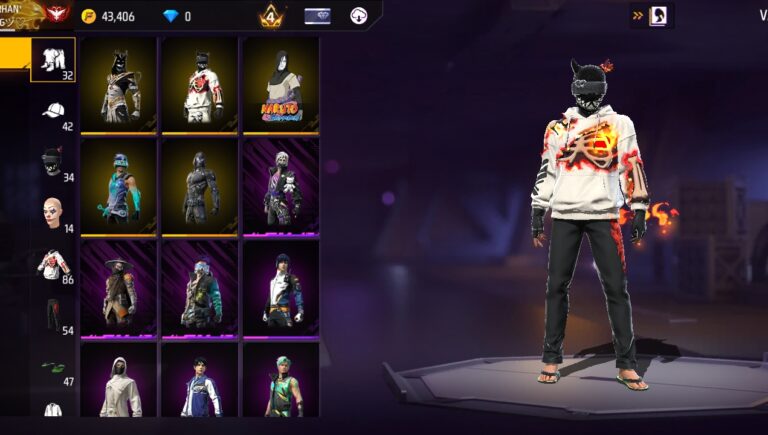This screenshot has width=768, height=435.
Task: Choose the Naruto Orochimaru outfit bundle
Action: pyautogui.click(x=281, y=85)
